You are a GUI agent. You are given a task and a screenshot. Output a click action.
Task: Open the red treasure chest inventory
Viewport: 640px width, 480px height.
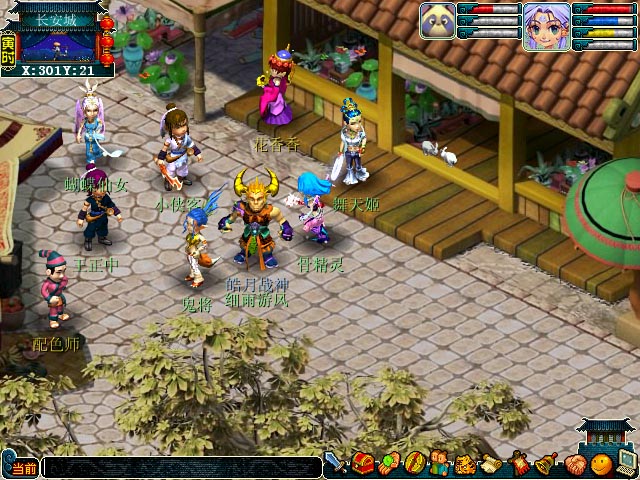click(x=363, y=464)
